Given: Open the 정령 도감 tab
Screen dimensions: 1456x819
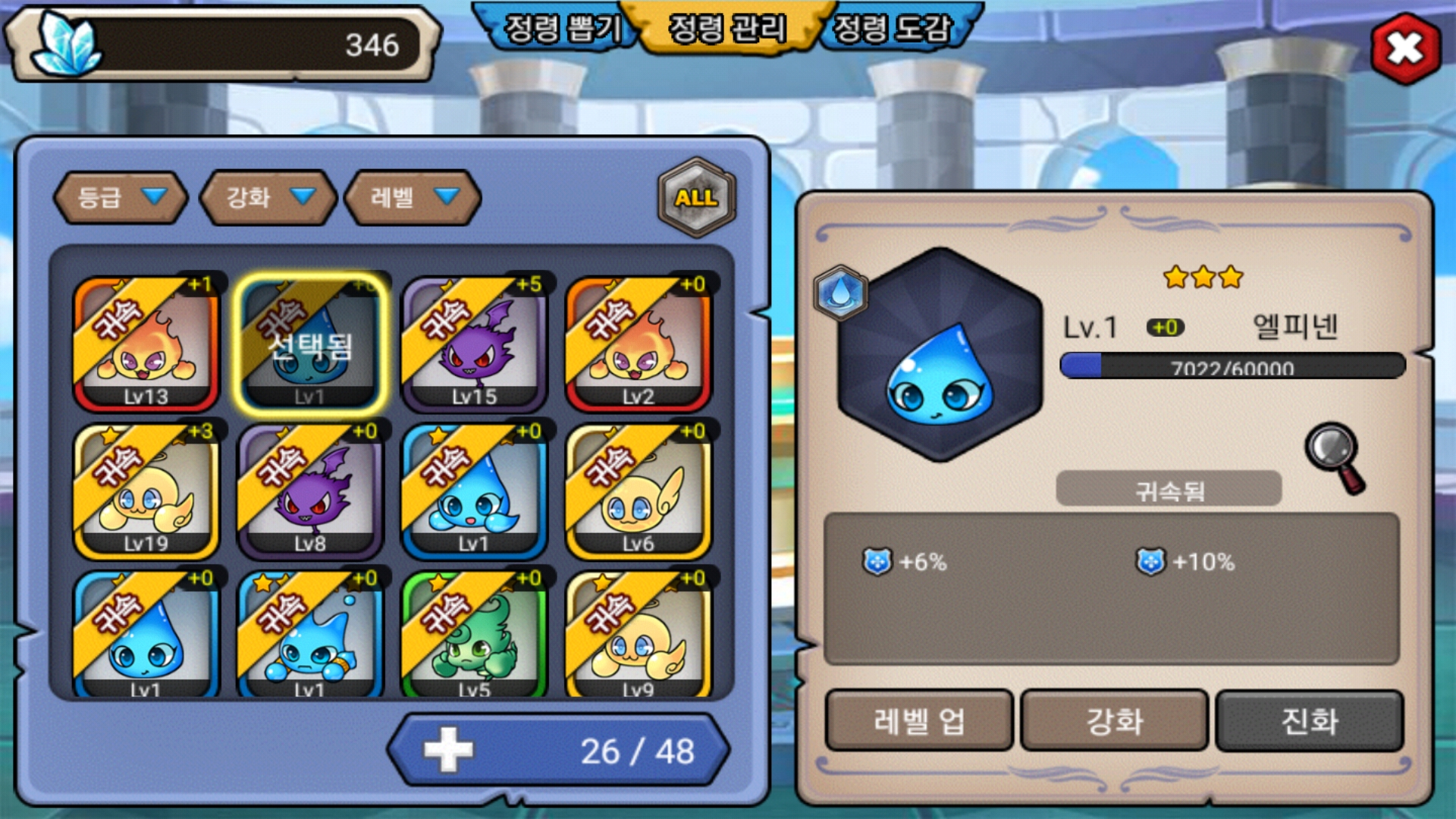Looking at the screenshot, I should click(x=892, y=29).
